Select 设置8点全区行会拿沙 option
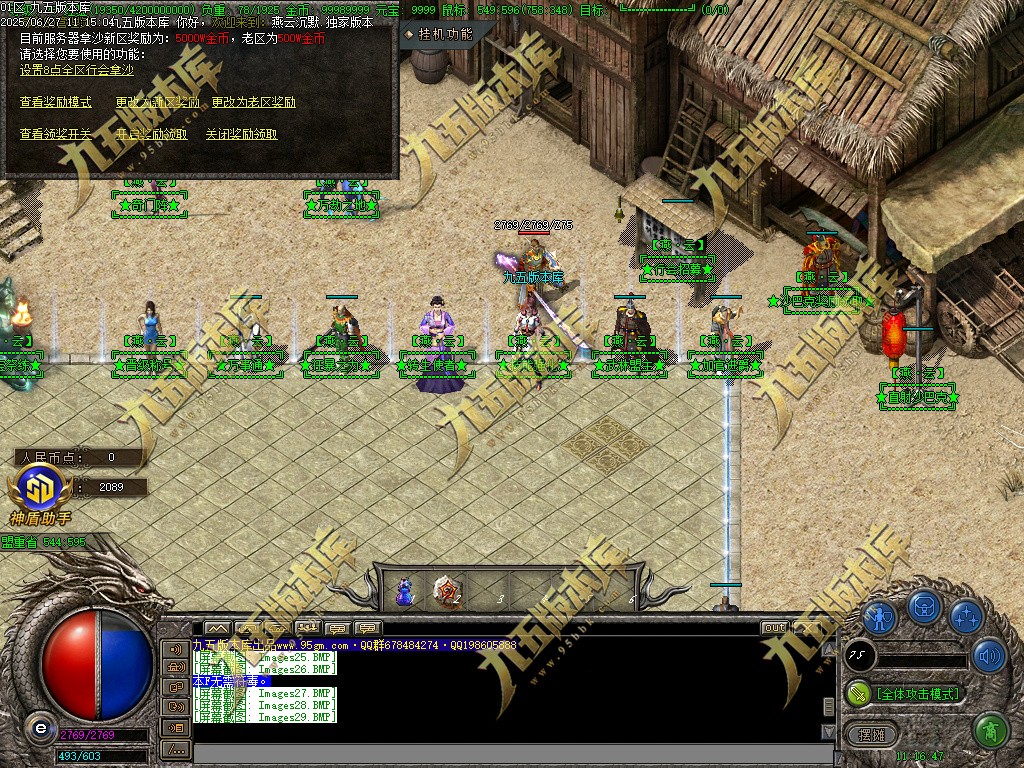The image size is (1024, 768). (76, 70)
